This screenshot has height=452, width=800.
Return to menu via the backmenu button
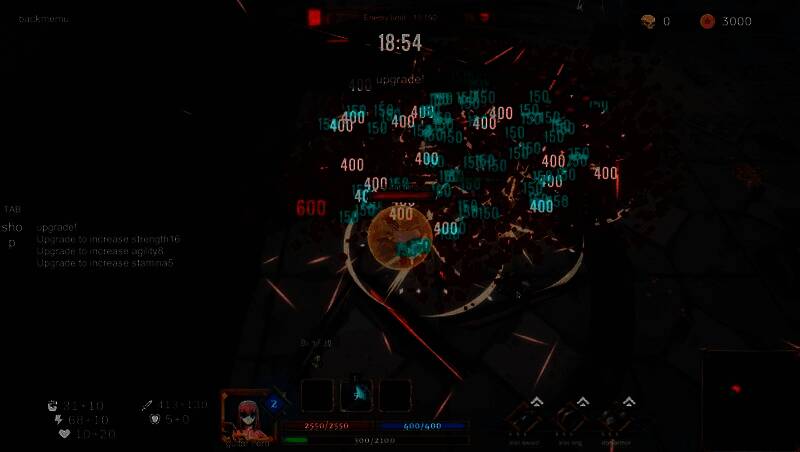click(45, 19)
